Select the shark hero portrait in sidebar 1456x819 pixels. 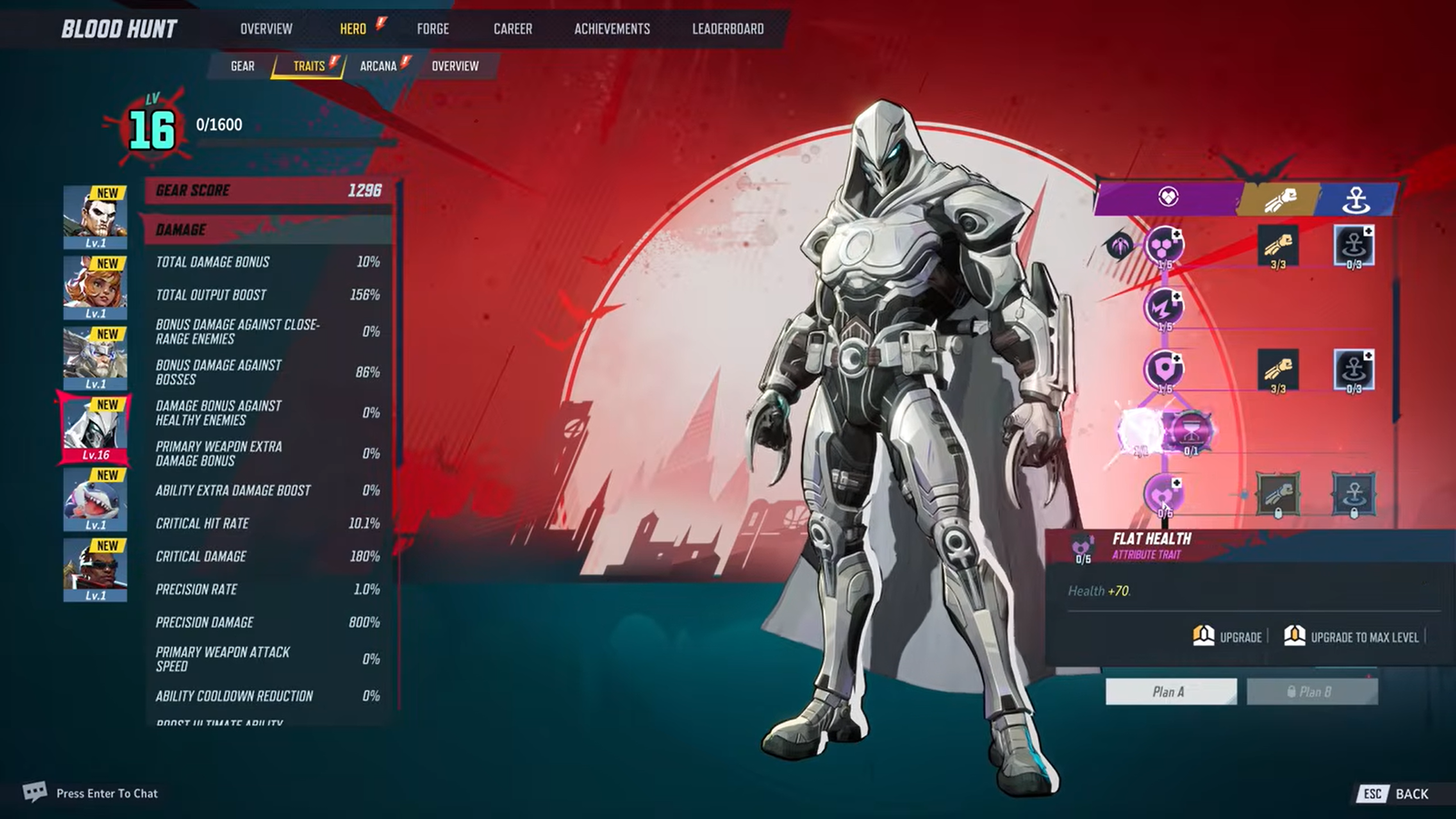94,499
